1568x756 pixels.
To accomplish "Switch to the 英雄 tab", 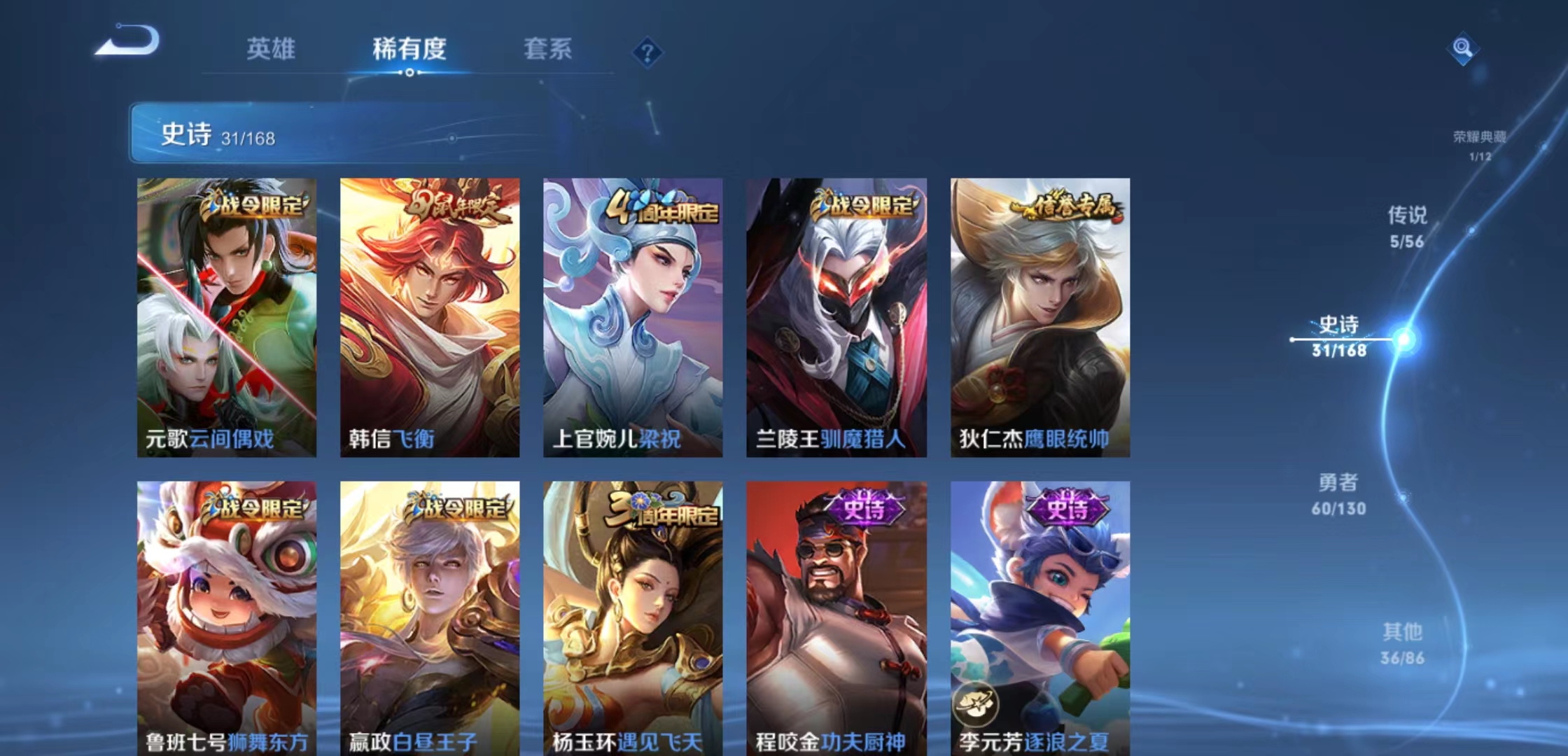I will (273, 49).
